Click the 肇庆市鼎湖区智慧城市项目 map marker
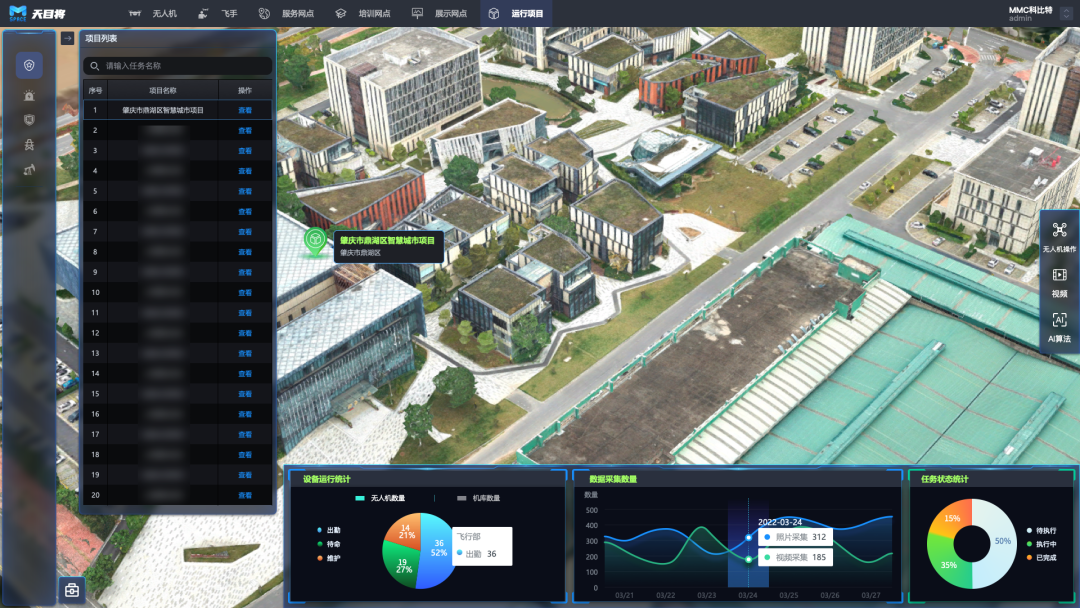The width and height of the screenshot is (1080, 608). (316, 242)
